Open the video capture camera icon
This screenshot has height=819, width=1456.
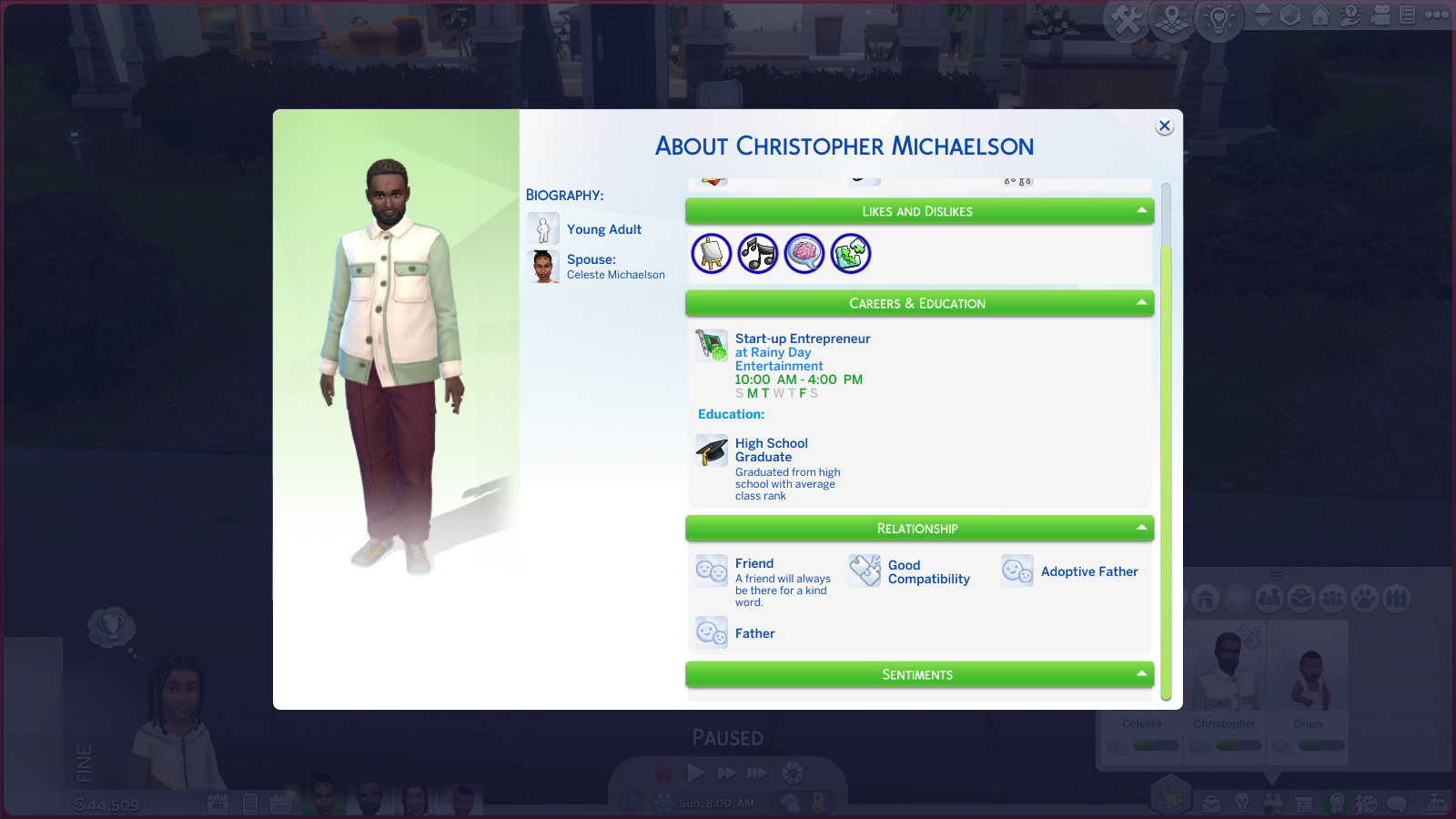tap(1381, 15)
